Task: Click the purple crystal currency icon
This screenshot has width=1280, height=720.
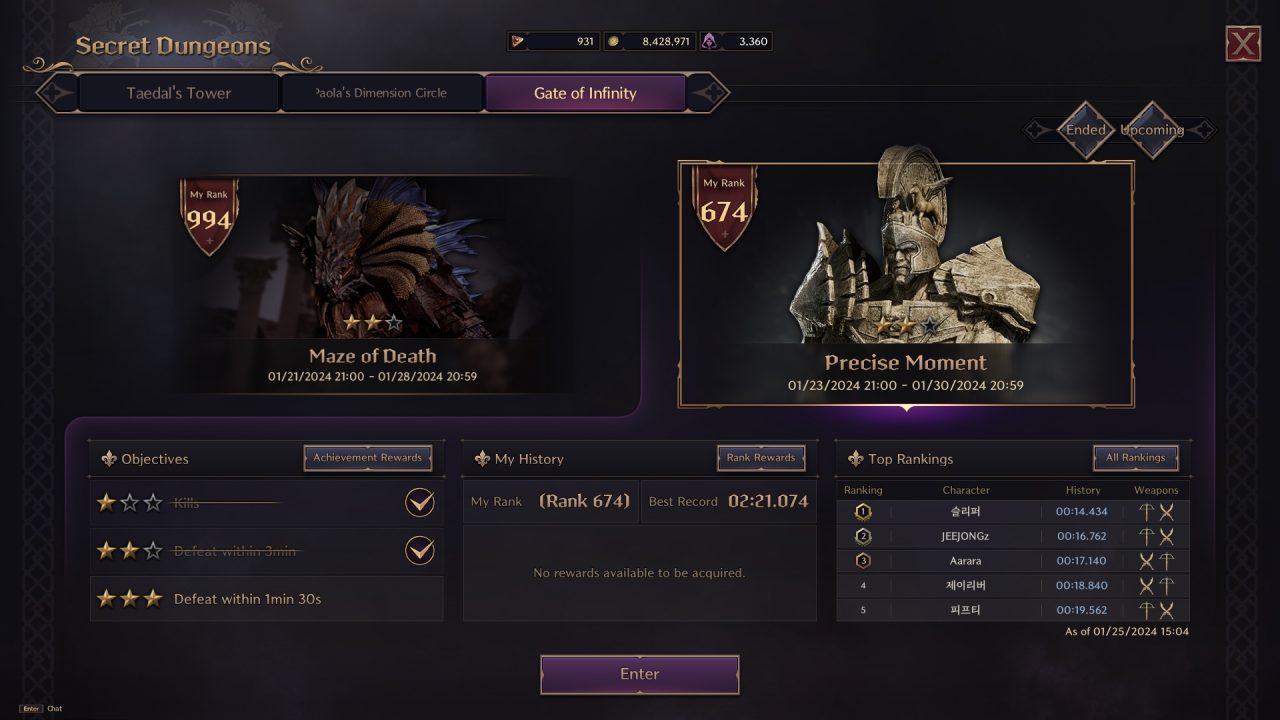Action: [710, 41]
